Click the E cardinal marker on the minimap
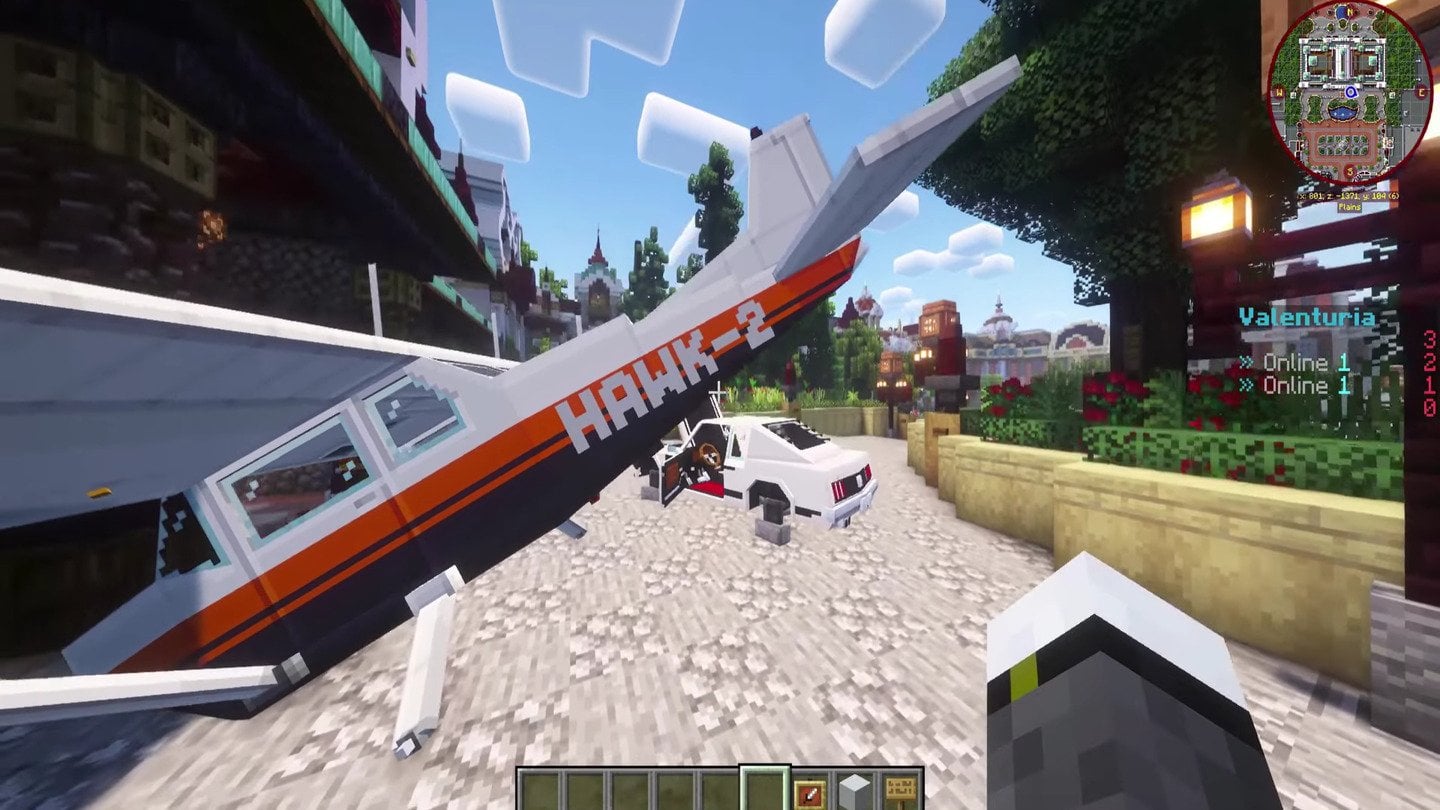Image resolution: width=1440 pixels, height=810 pixels. pyautogui.click(x=1421, y=92)
